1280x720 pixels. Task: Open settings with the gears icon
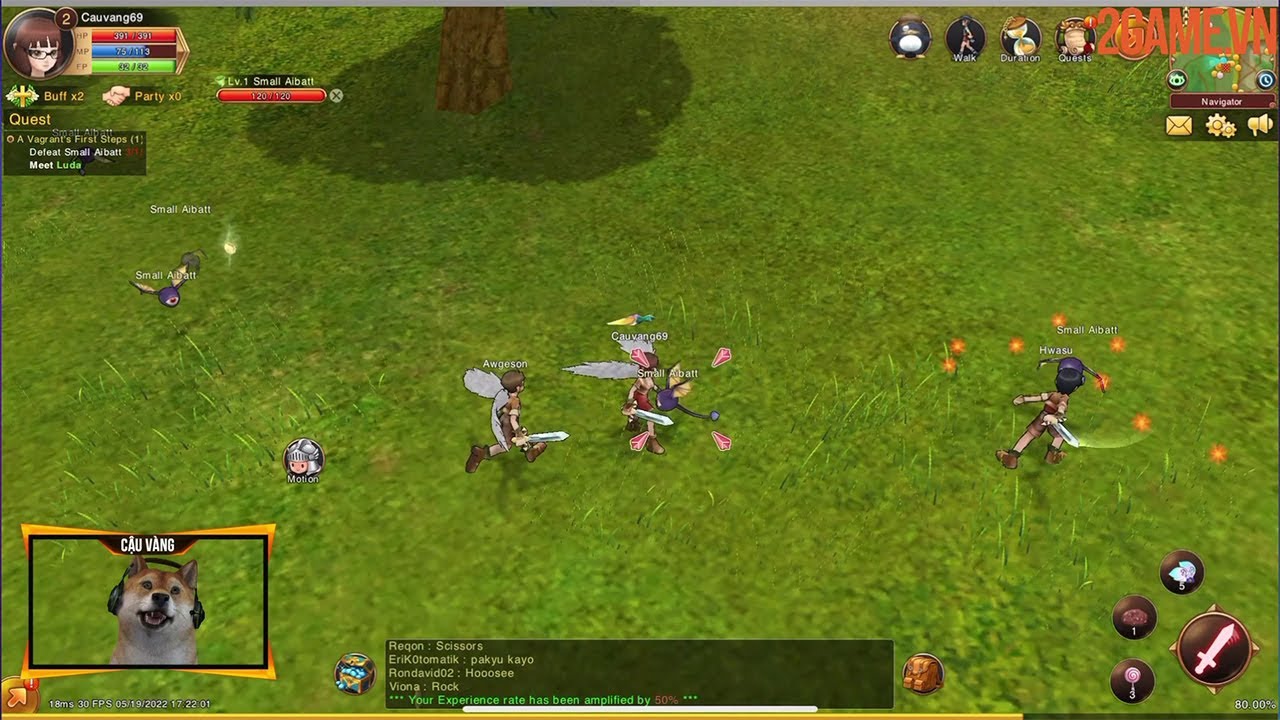point(1220,126)
